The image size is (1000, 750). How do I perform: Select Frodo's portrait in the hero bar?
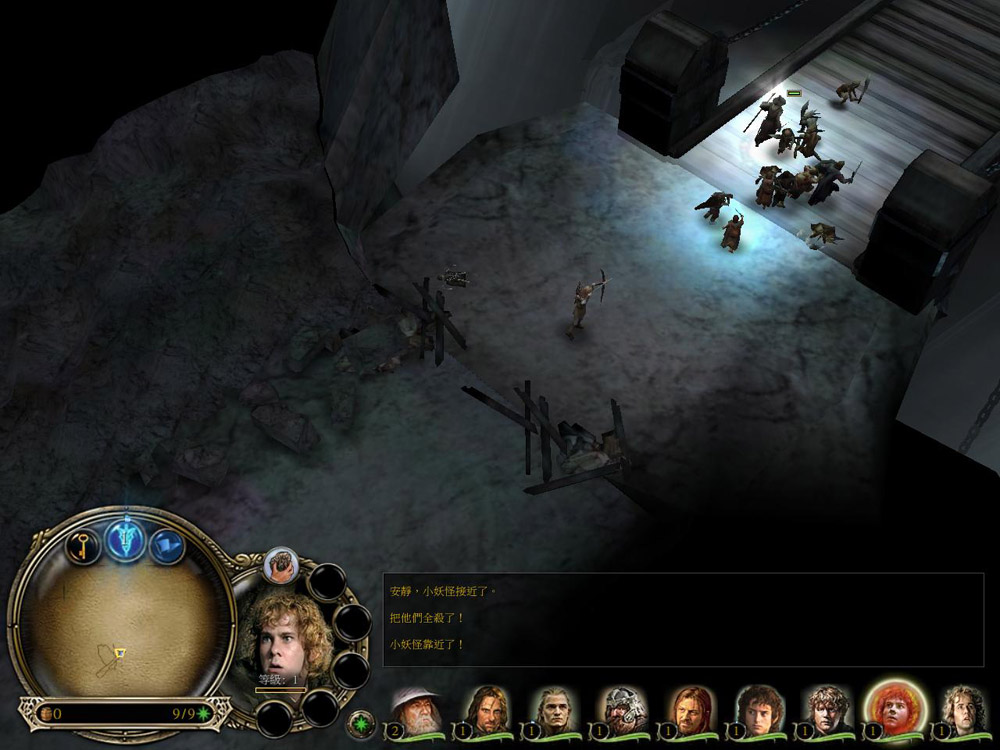coord(759,711)
